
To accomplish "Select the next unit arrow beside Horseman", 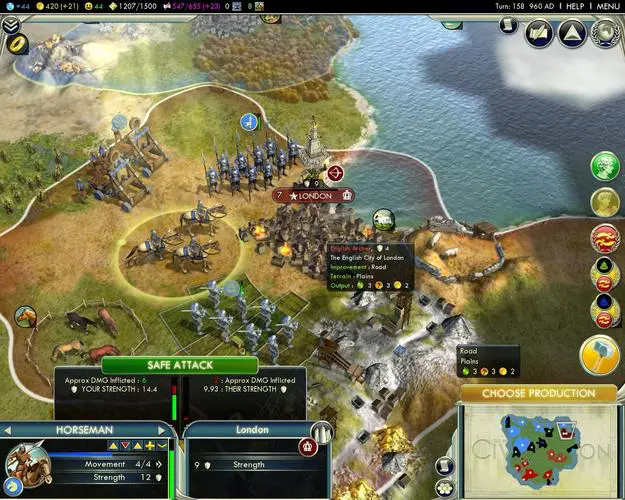I will [x=161, y=430].
